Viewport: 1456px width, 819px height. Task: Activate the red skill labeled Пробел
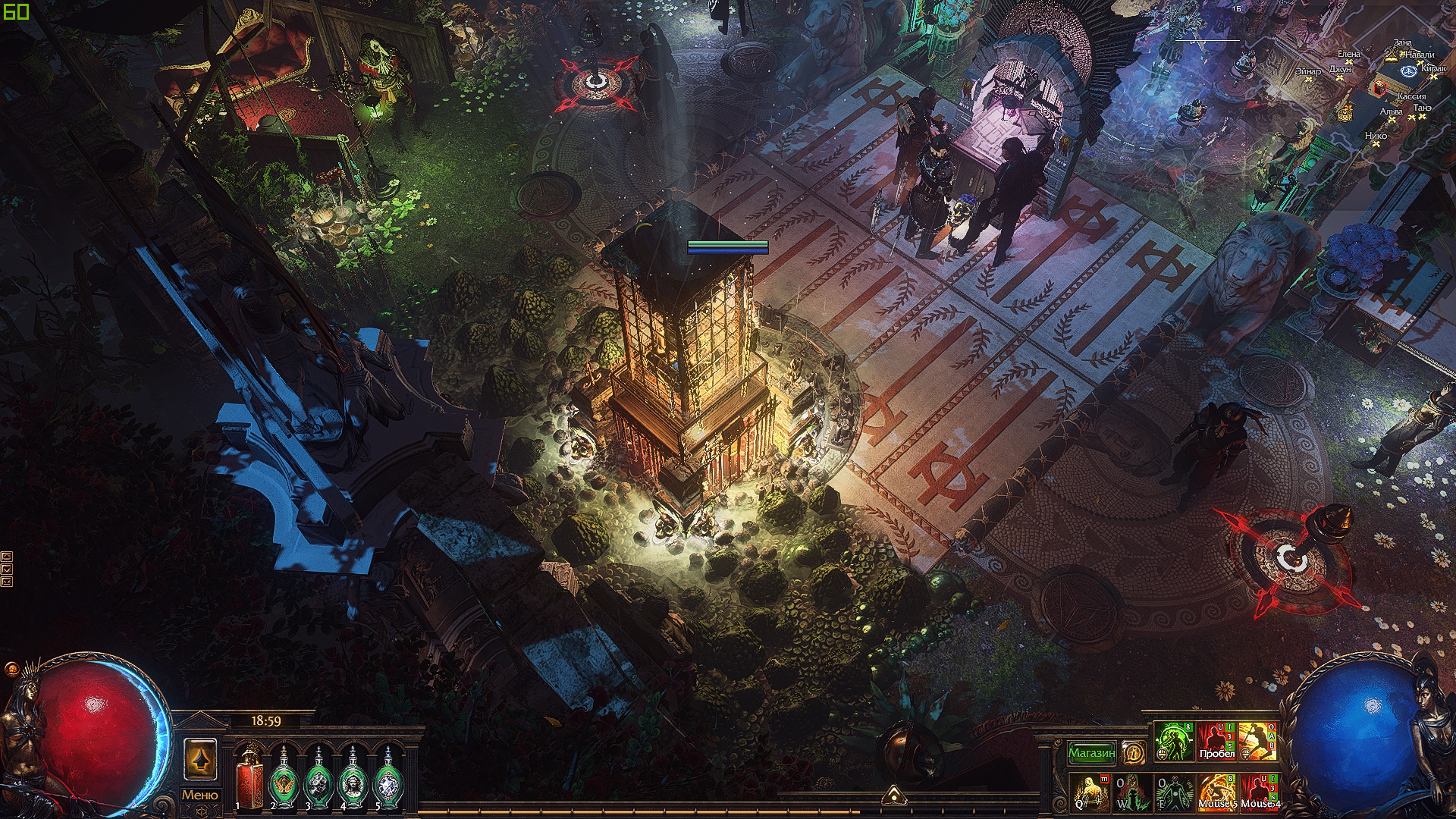(1216, 741)
